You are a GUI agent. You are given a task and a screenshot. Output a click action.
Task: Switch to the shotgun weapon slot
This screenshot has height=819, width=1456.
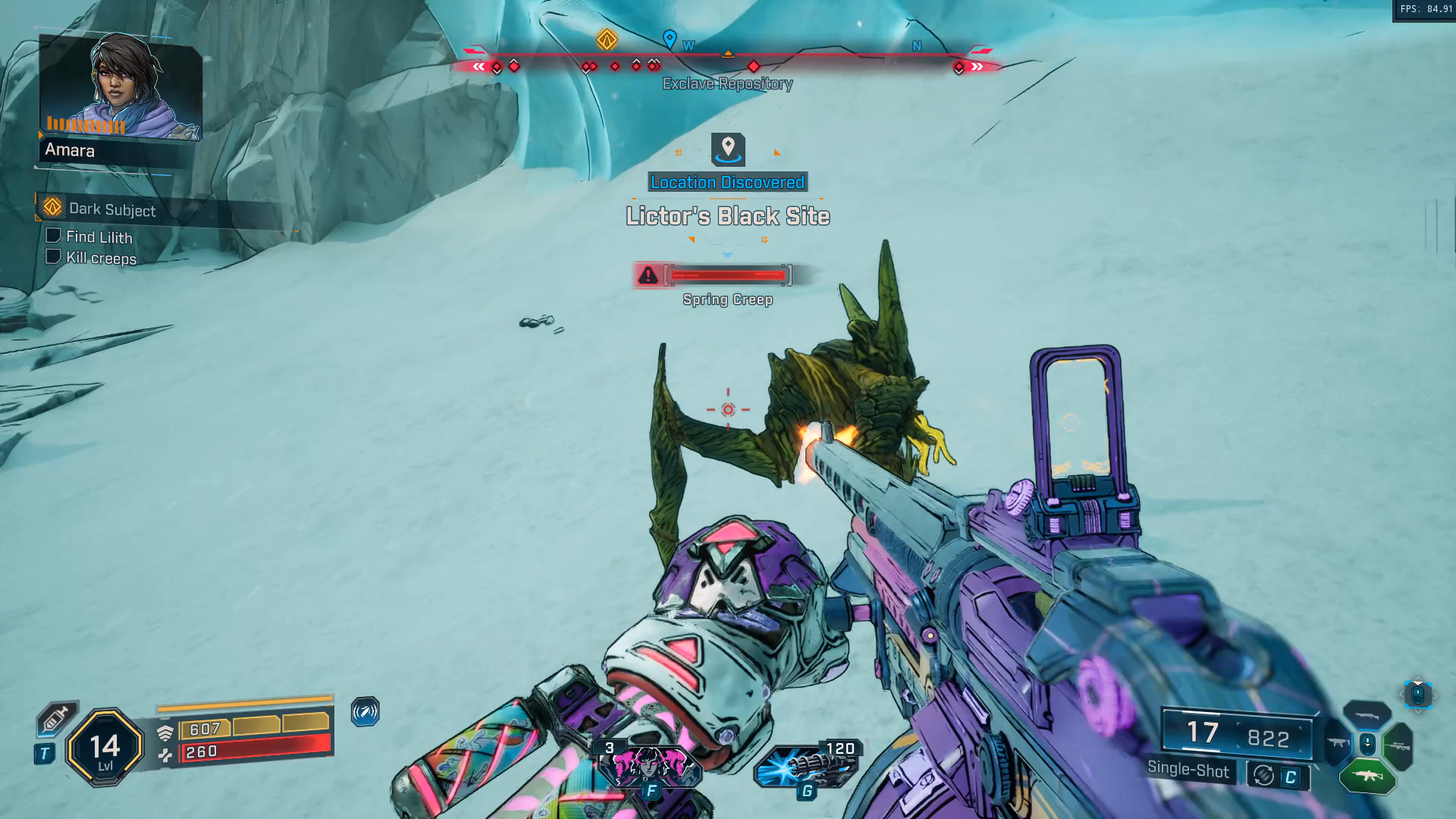[1367, 715]
